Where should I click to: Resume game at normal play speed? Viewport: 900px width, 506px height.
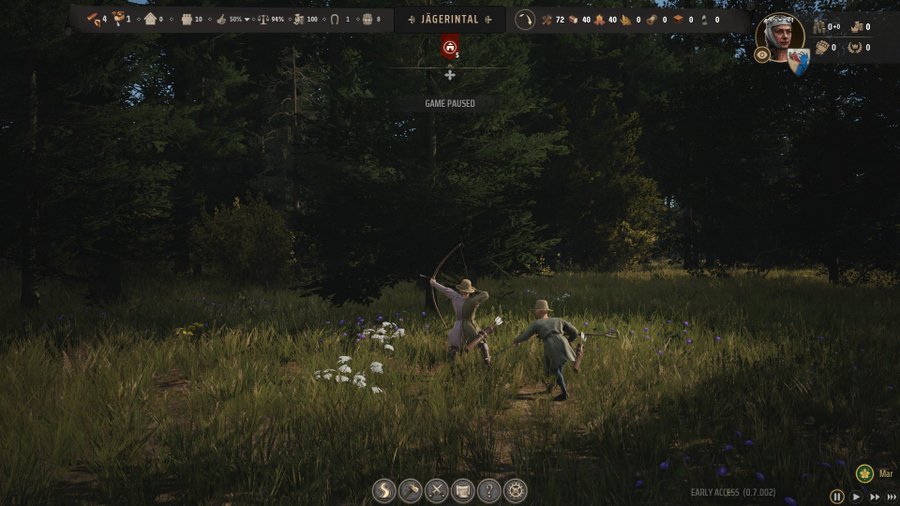[857, 496]
